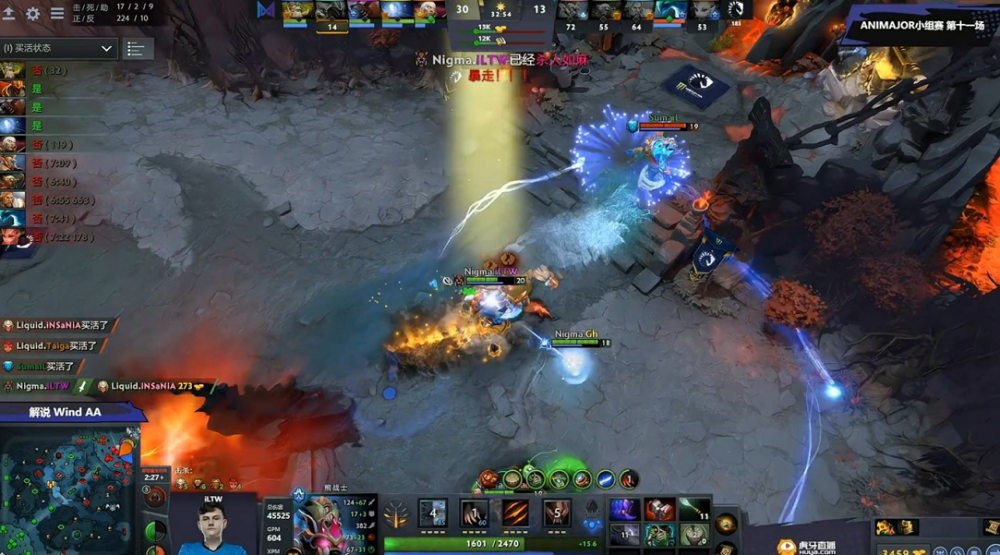Toggle the list view button beside dropdown
The width and height of the screenshot is (1000, 555).
(136, 48)
